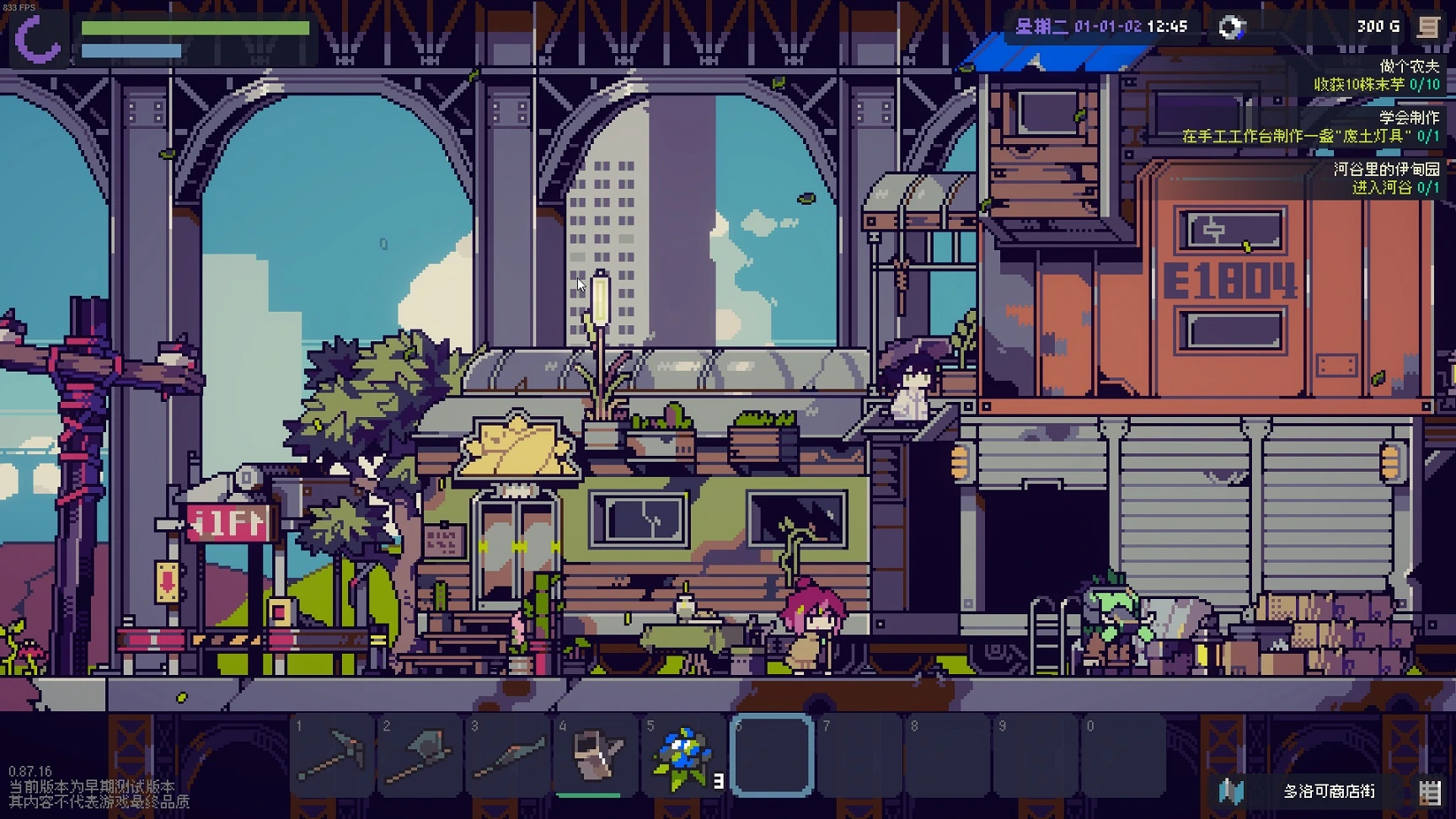Open the 做个农夫 quest tracker entry
Image resolution: width=1456 pixels, height=819 pixels.
tap(1375, 75)
